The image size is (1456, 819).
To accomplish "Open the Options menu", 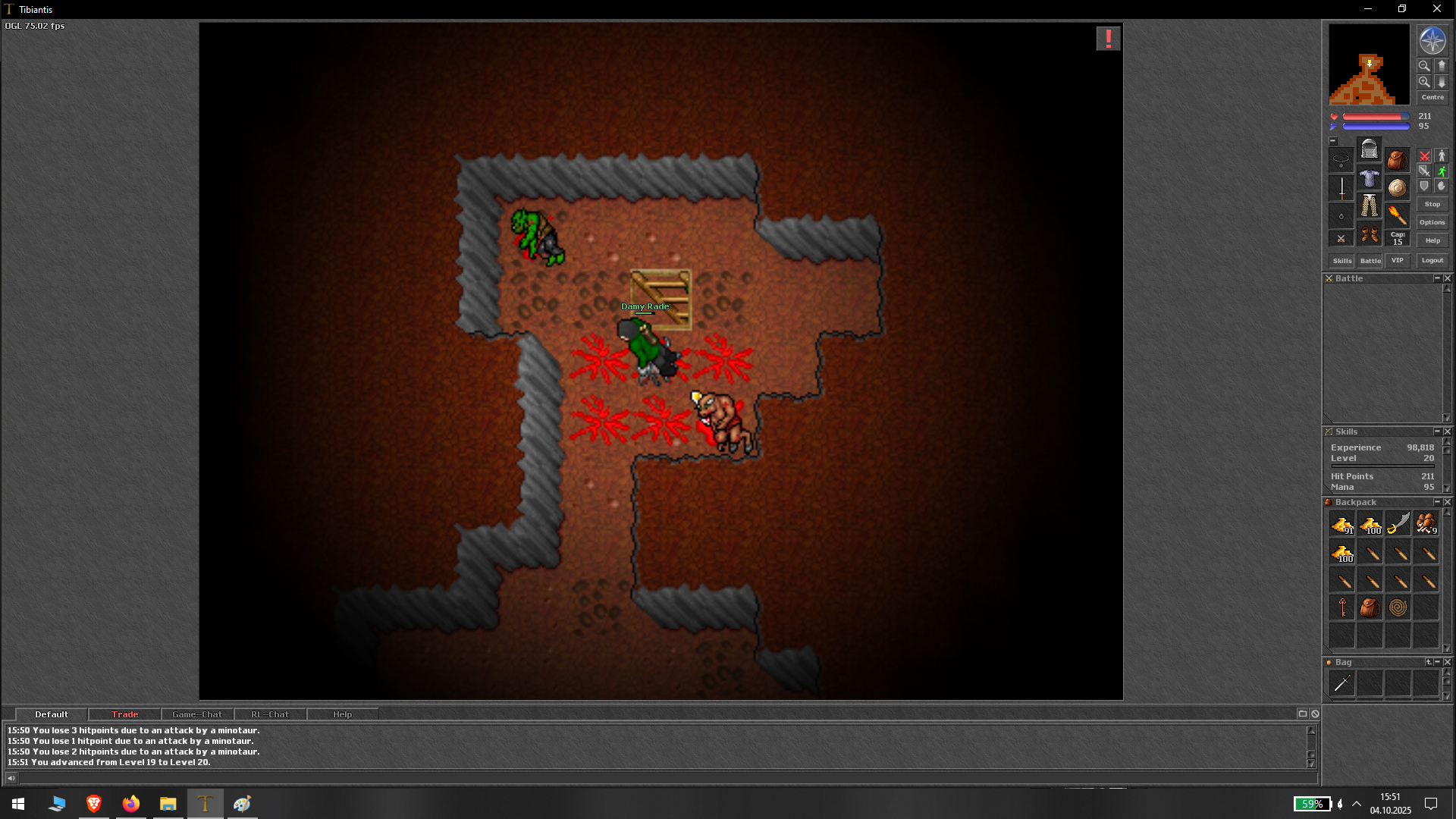I will 1432,222.
